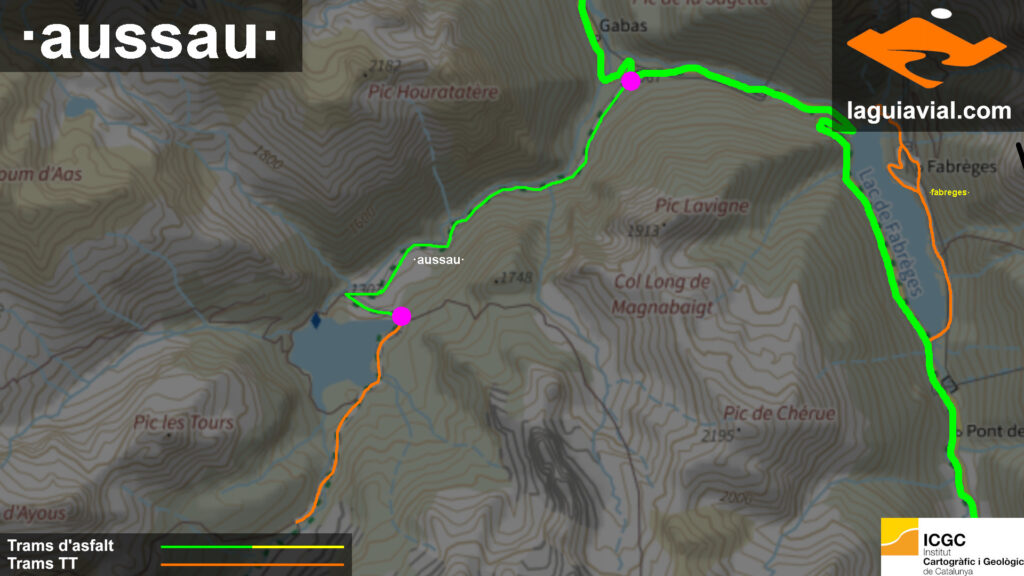
Task: Open the laguiavial.com logo link
Action: (927, 65)
